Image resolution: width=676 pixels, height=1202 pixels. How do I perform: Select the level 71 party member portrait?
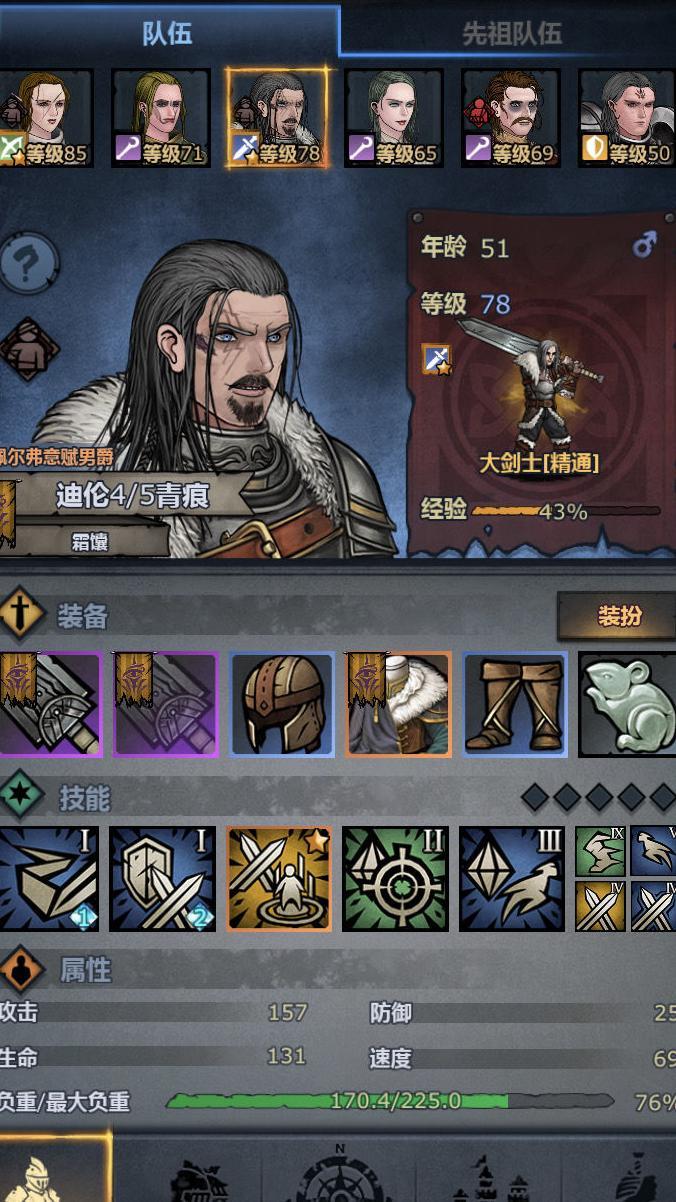point(160,117)
